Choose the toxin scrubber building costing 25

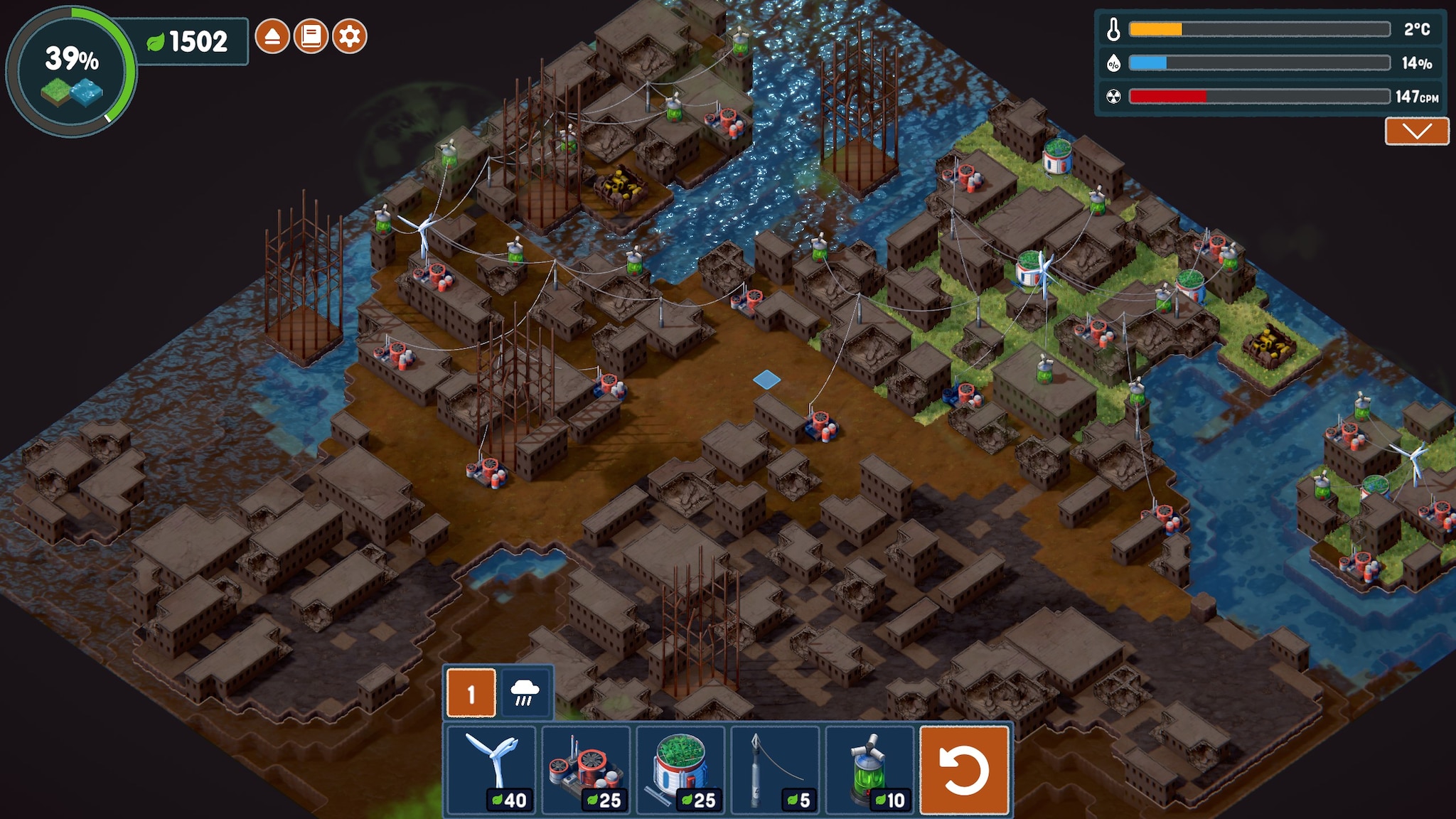586,769
